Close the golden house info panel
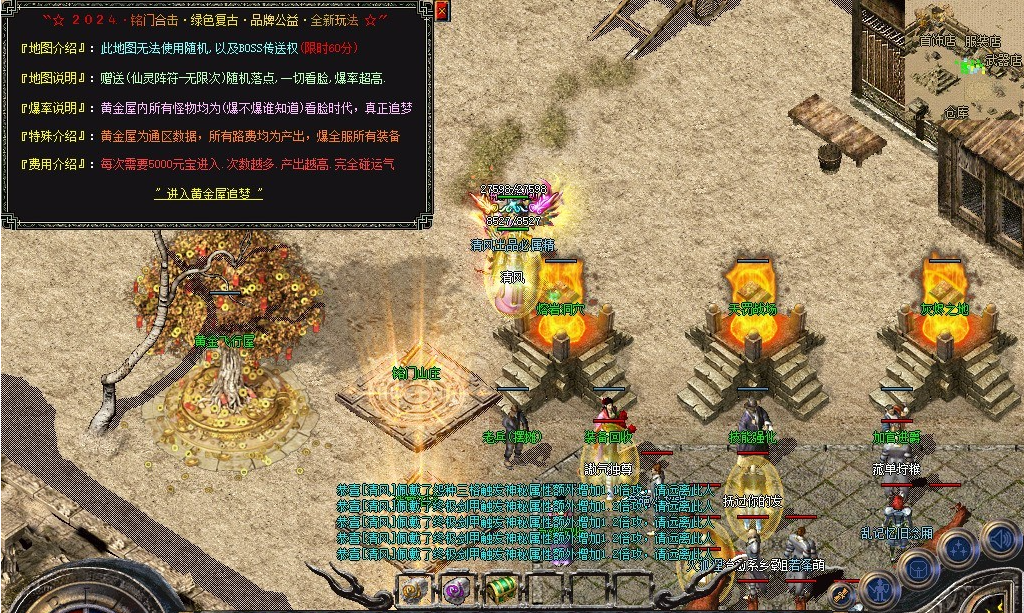Screen dimensions: 1024x613 442,11
